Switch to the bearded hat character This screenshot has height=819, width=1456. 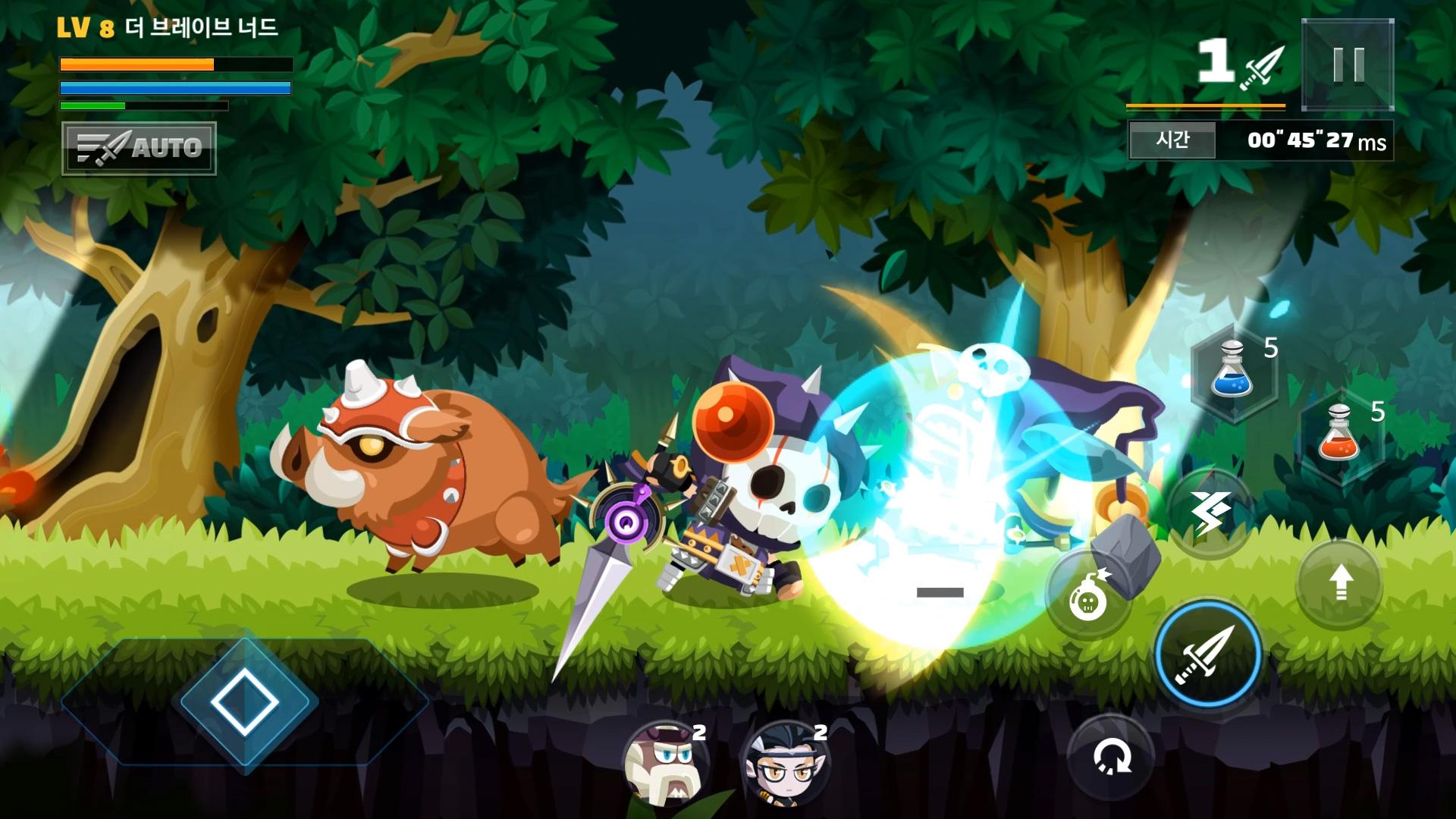(x=664, y=761)
